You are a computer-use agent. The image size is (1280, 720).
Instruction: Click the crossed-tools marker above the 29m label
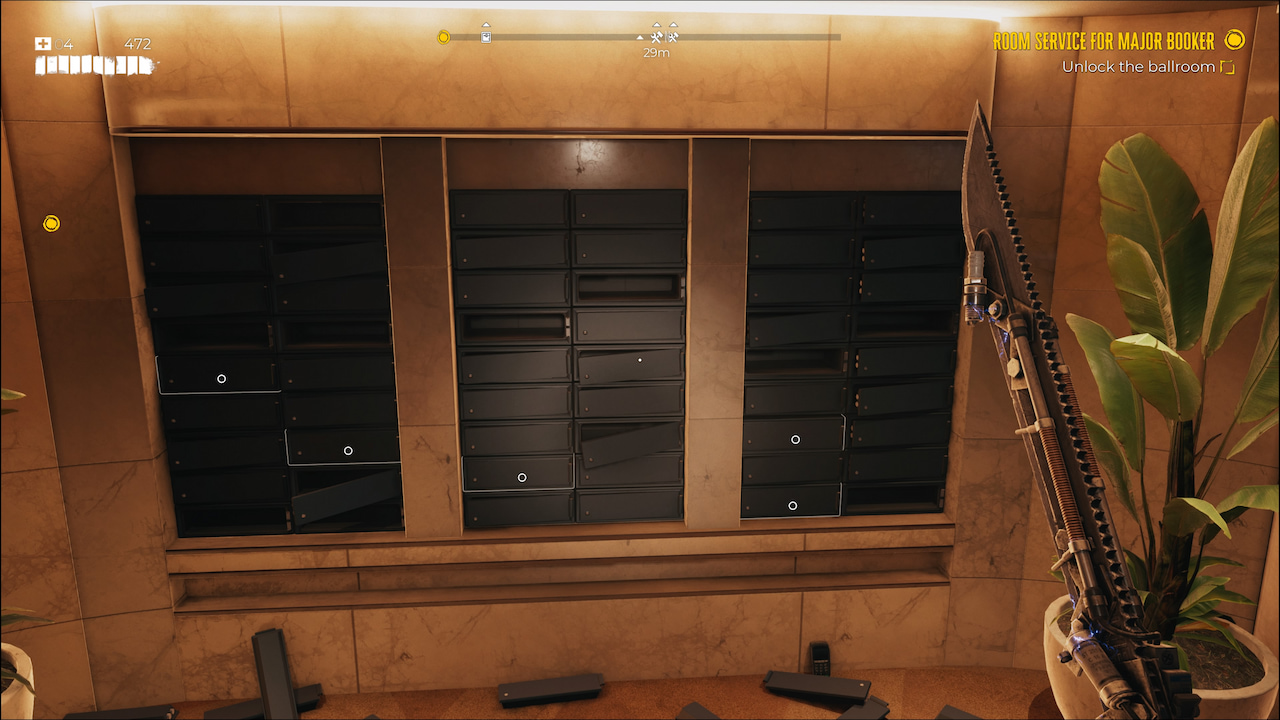(655, 36)
